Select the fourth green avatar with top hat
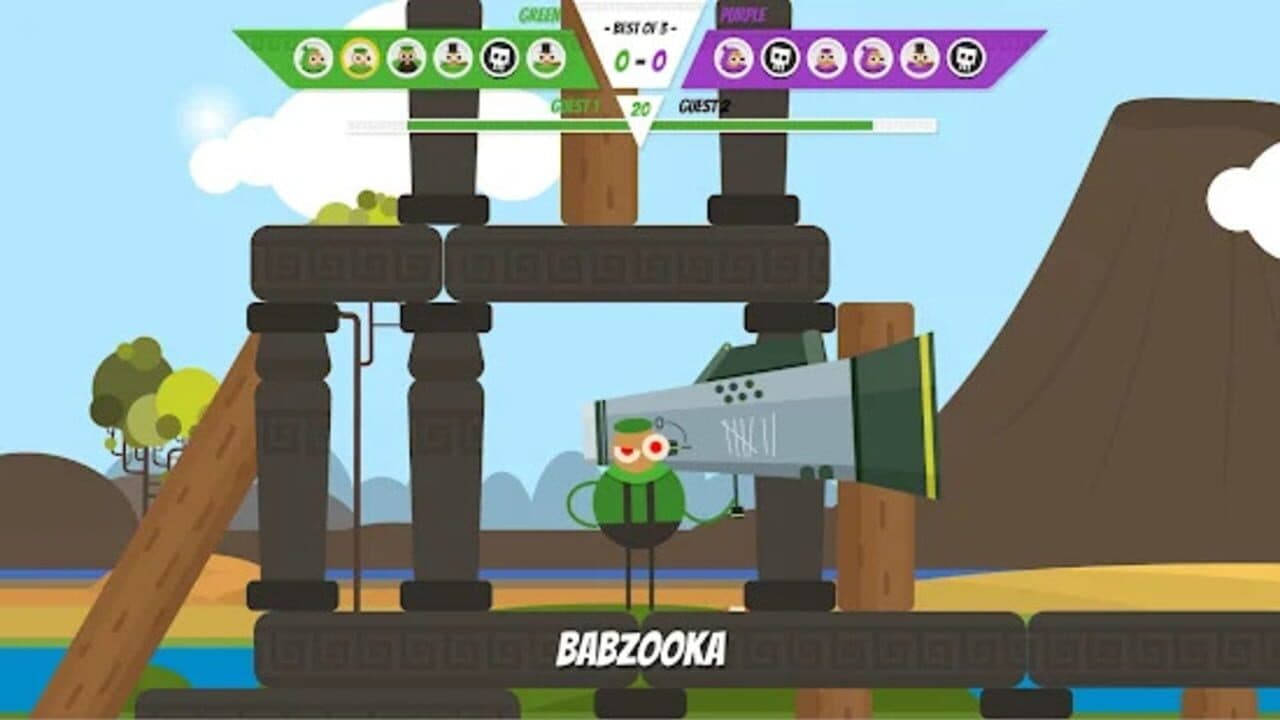This screenshot has height=720, width=1280. coord(453,58)
